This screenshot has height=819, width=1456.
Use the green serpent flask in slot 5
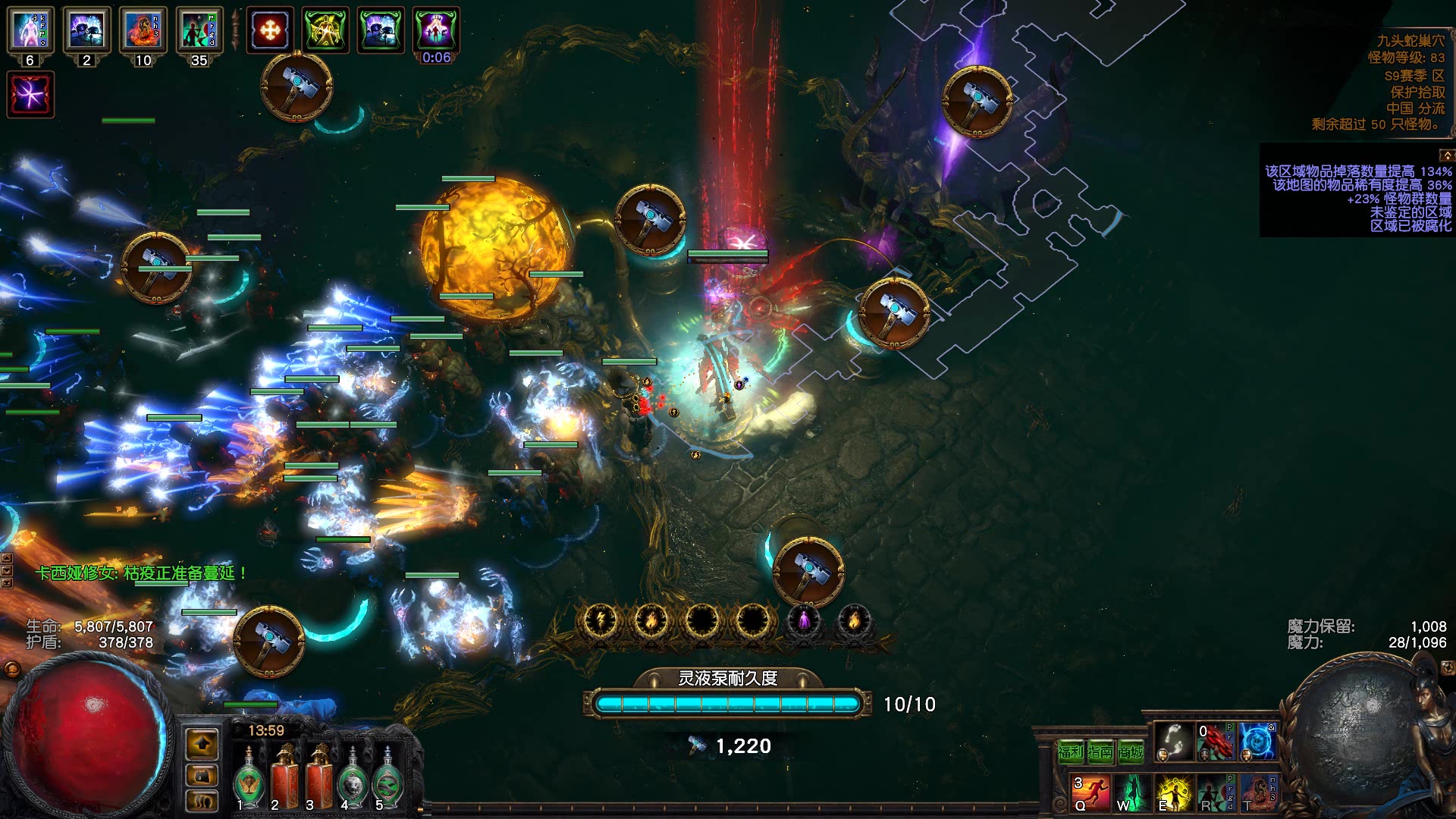(388, 781)
